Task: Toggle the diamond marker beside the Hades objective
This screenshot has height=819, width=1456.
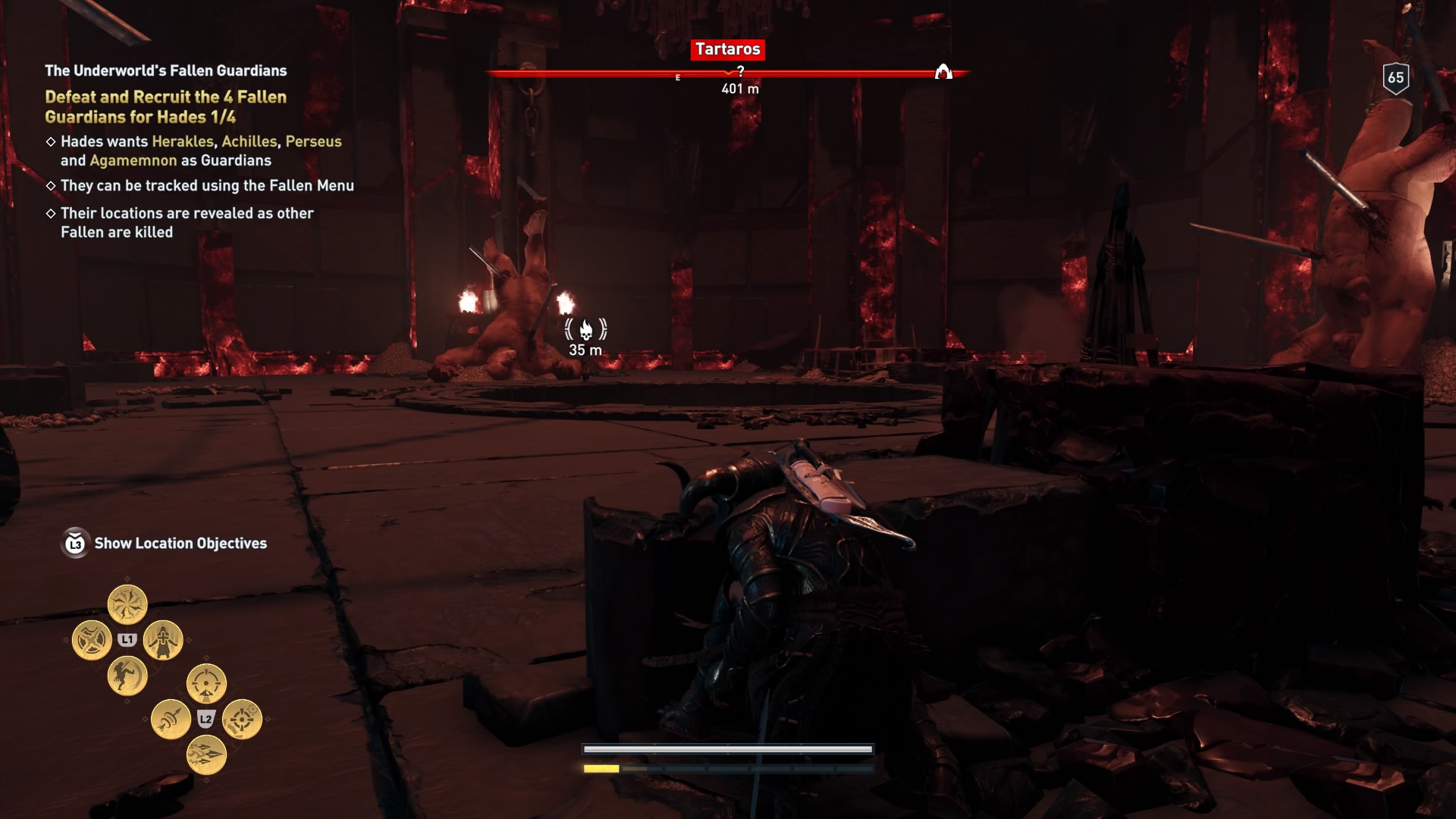Action: click(52, 142)
